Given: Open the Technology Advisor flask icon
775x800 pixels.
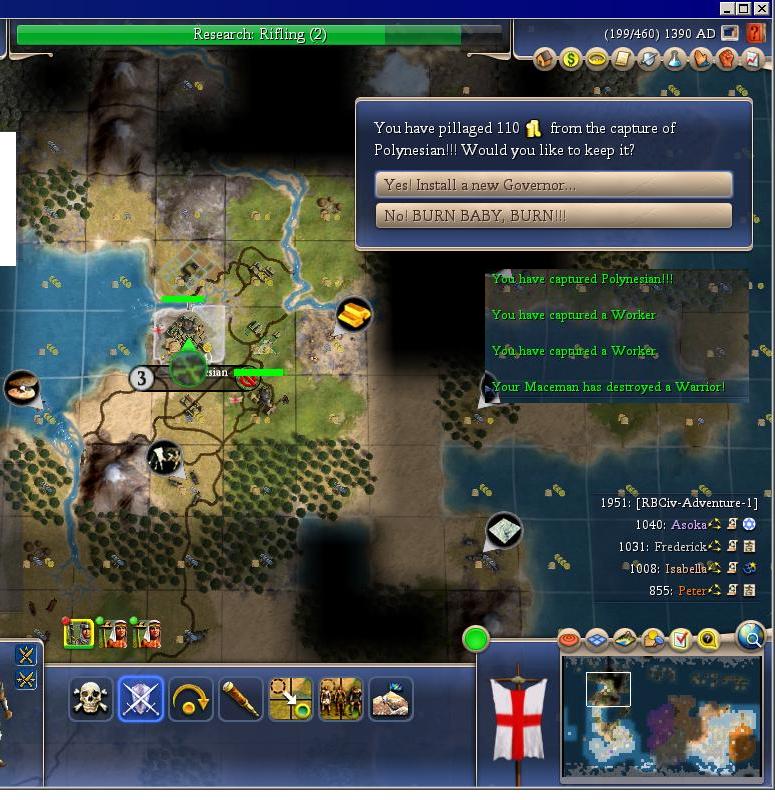Looking at the screenshot, I should (675, 59).
